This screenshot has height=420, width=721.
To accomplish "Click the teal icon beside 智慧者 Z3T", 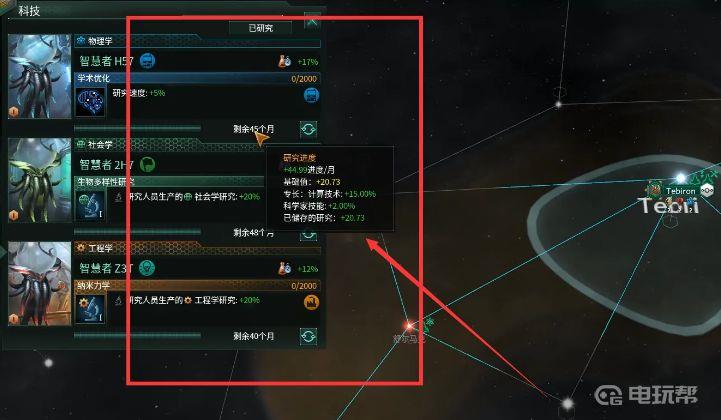I will point(147,268).
